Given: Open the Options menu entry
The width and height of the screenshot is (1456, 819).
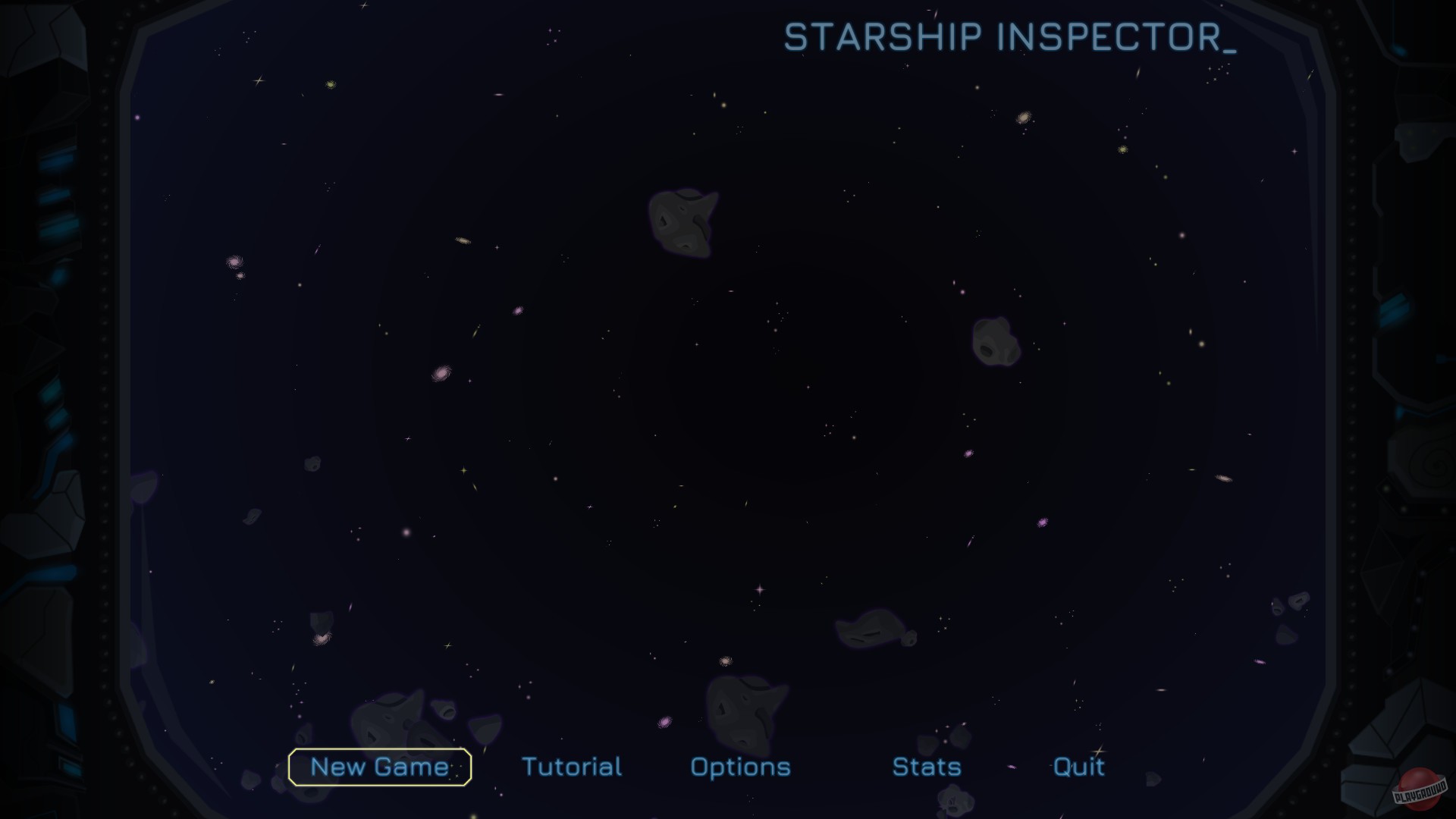Looking at the screenshot, I should pos(740,767).
